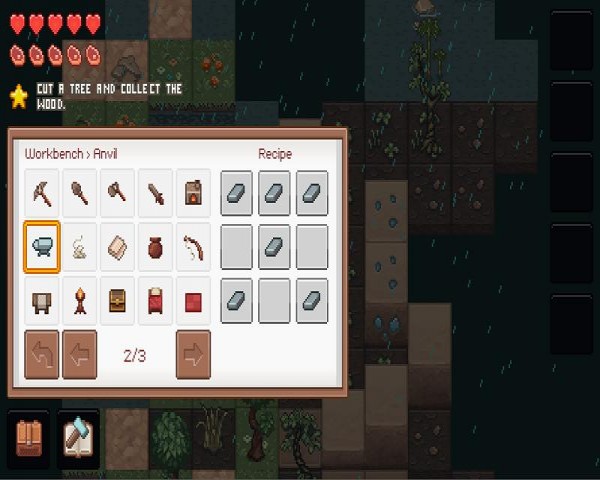Select the pickaxe crafting recipe
Viewport: 600px width, 480px height.
(x=42, y=192)
